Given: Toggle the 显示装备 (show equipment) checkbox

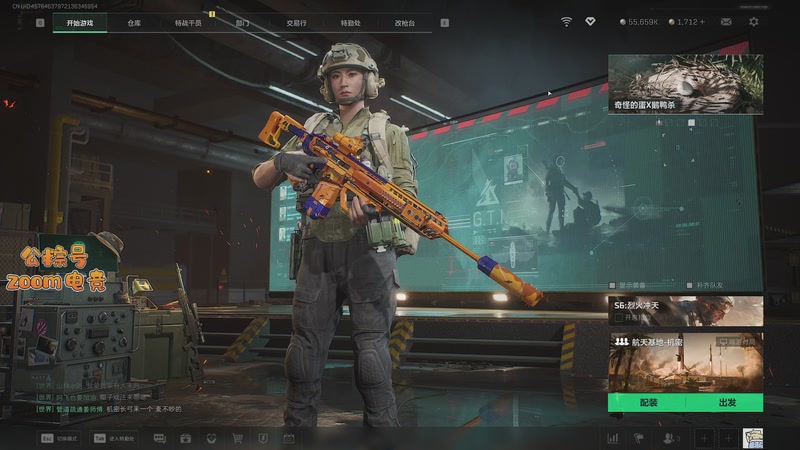Looking at the screenshot, I should click(613, 285).
